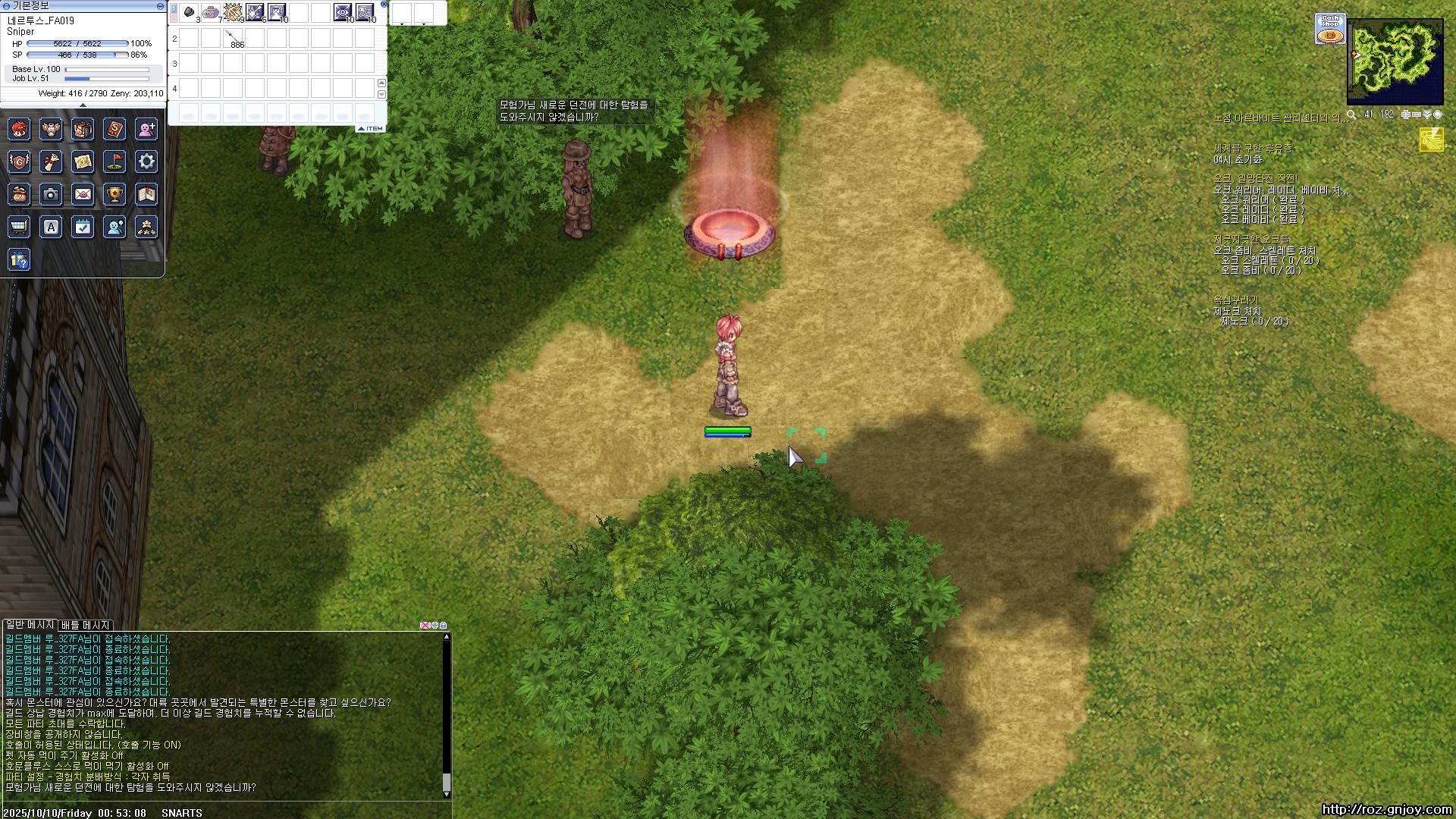Viewport: 1456px width, 819px height.
Task: Open the Cash Shop
Action: click(x=1330, y=29)
